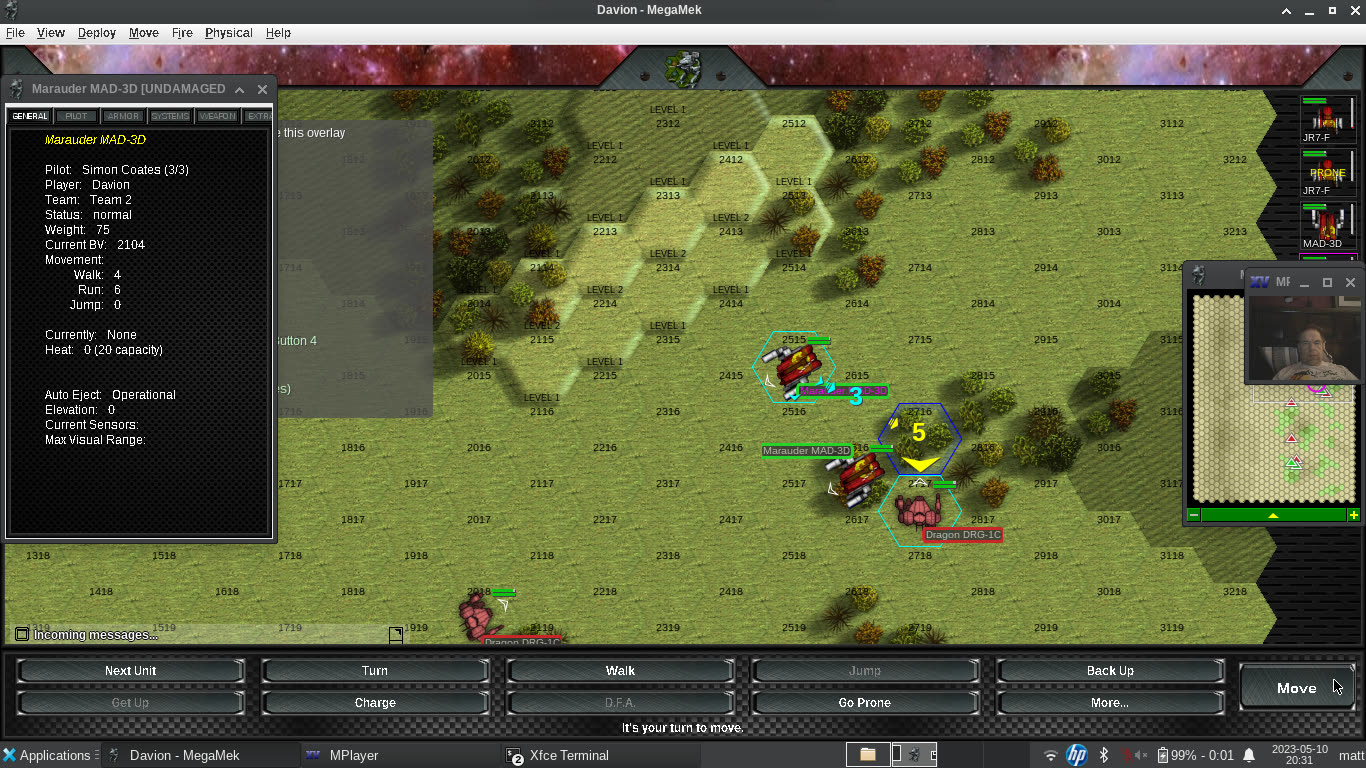Image resolution: width=1366 pixels, height=768 pixels.
Task: Select the Marauder MAD-3D mech on the map
Action: tap(855, 480)
